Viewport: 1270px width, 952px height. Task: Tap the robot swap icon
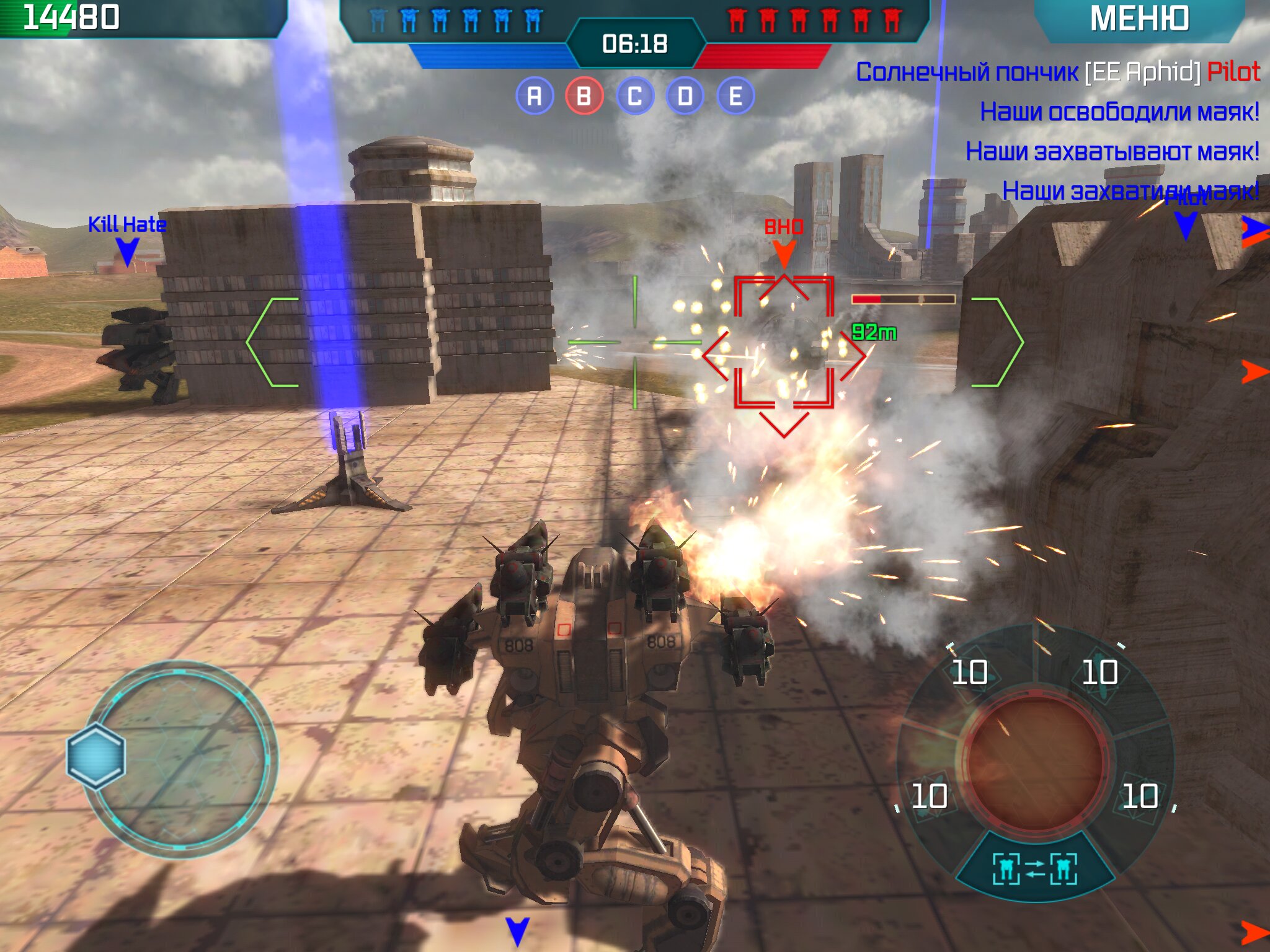pyautogui.click(x=1034, y=869)
